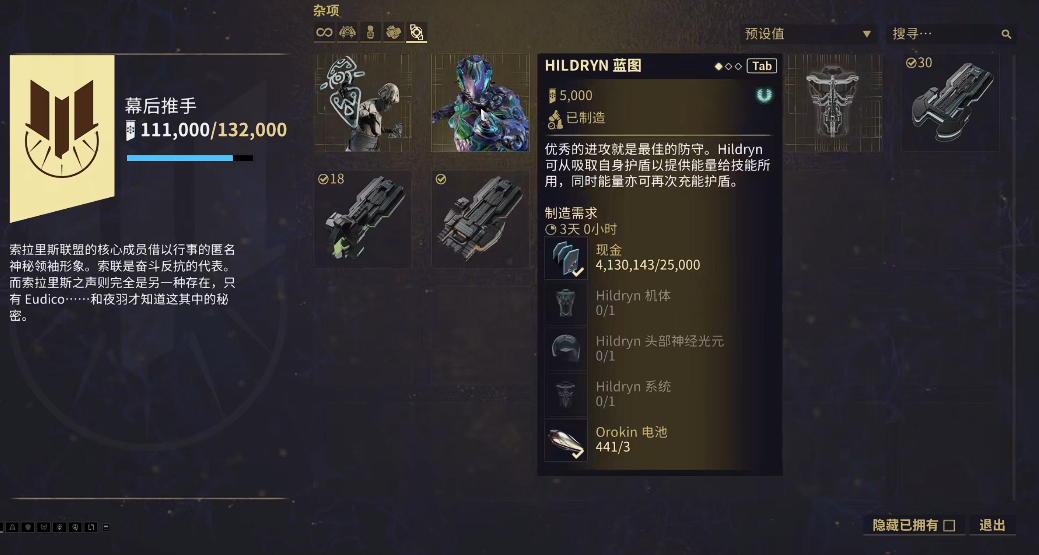Click the 现金 credits requirement icon
Viewport: 1039px width, 555px height.
click(x=565, y=258)
